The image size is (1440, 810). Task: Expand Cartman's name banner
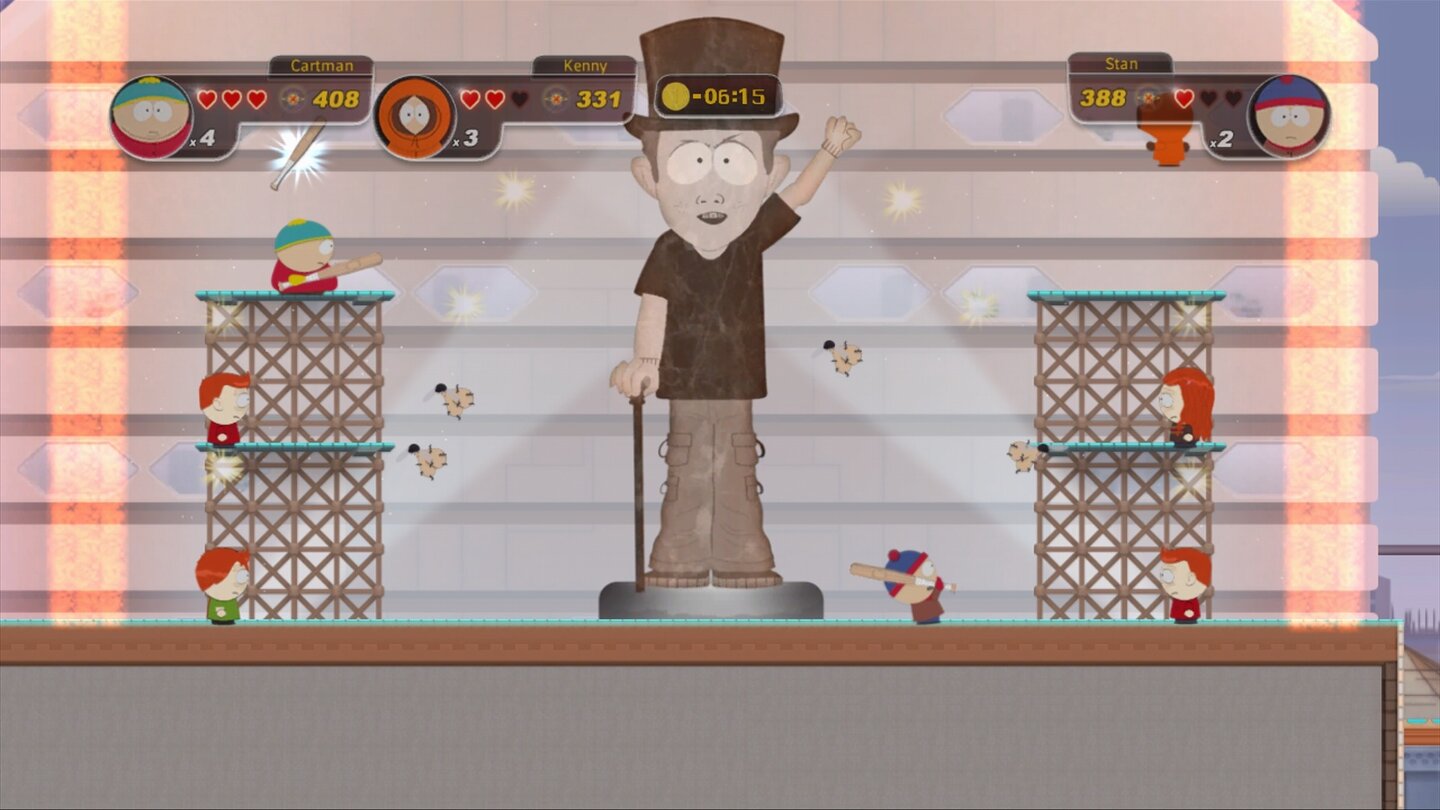pos(321,64)
